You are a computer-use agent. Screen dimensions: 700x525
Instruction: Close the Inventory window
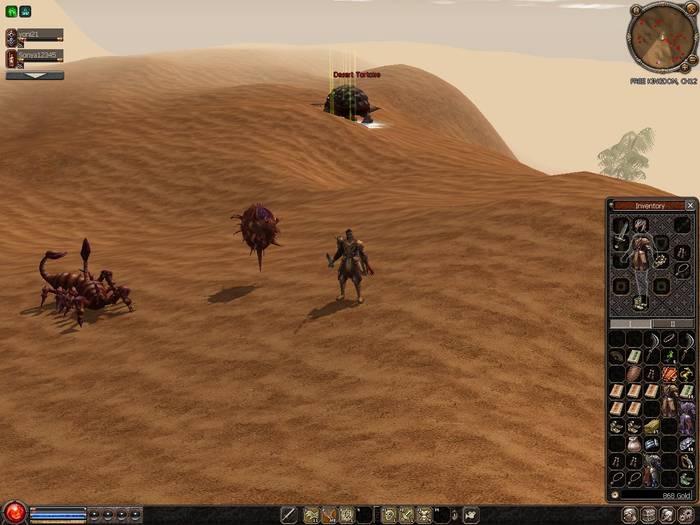[689, 205]
